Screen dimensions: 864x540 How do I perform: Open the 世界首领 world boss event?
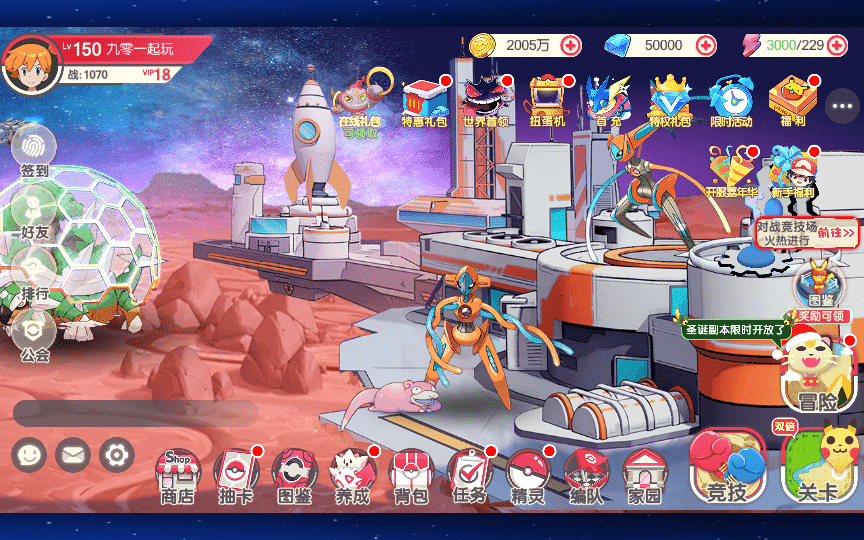[x=485, y=102]
